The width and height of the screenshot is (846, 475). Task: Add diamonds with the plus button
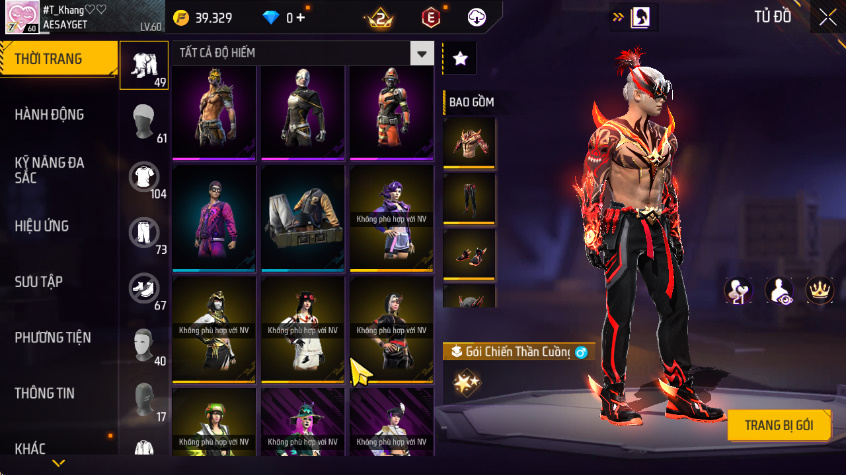tap(301, 18)
